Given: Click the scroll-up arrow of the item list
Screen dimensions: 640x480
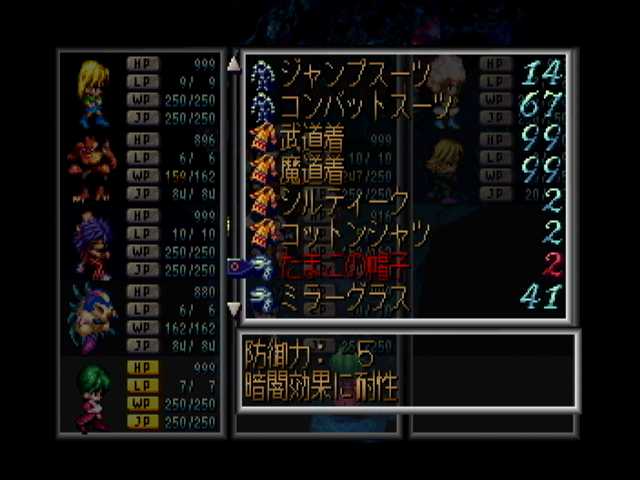Looking at the screenshot, I should point(234,64).
